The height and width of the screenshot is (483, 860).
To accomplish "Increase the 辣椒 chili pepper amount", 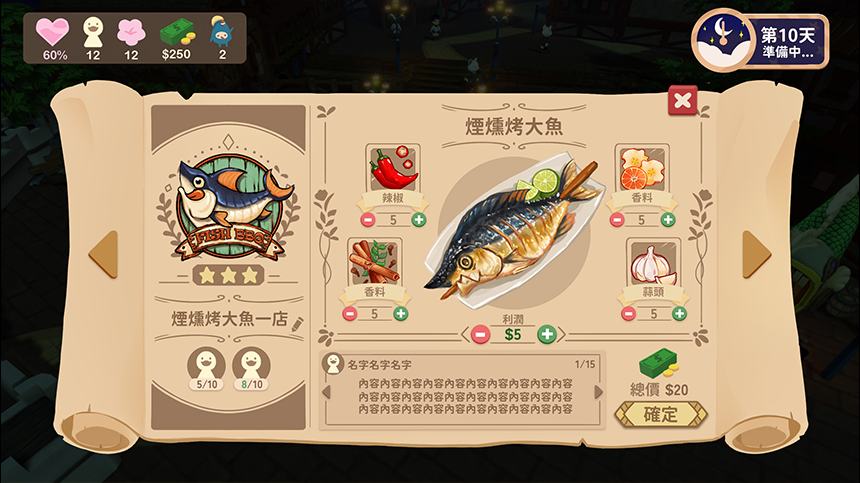I will [x=418, y=220].
